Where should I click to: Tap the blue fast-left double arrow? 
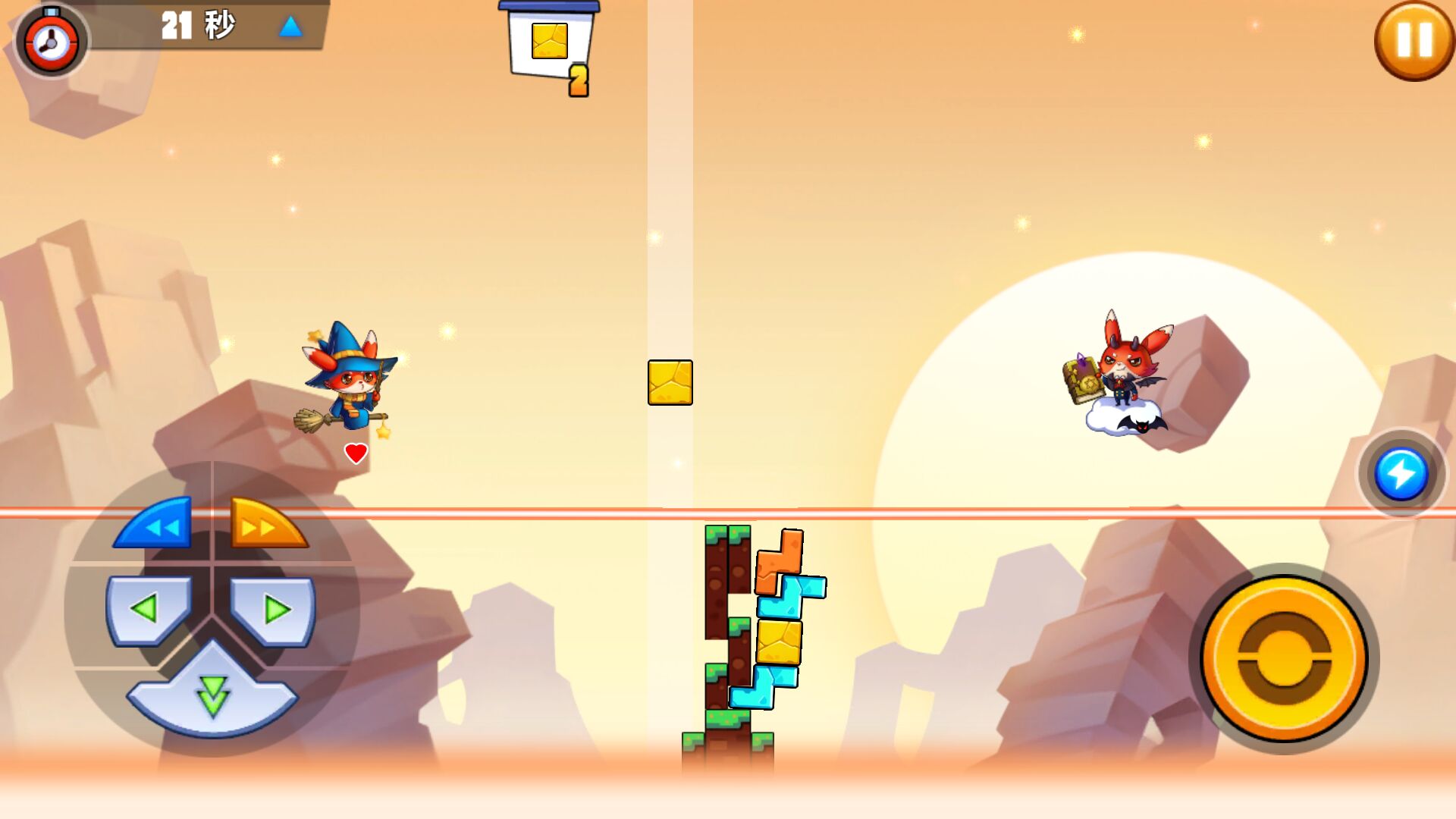(x=157, y=524)
